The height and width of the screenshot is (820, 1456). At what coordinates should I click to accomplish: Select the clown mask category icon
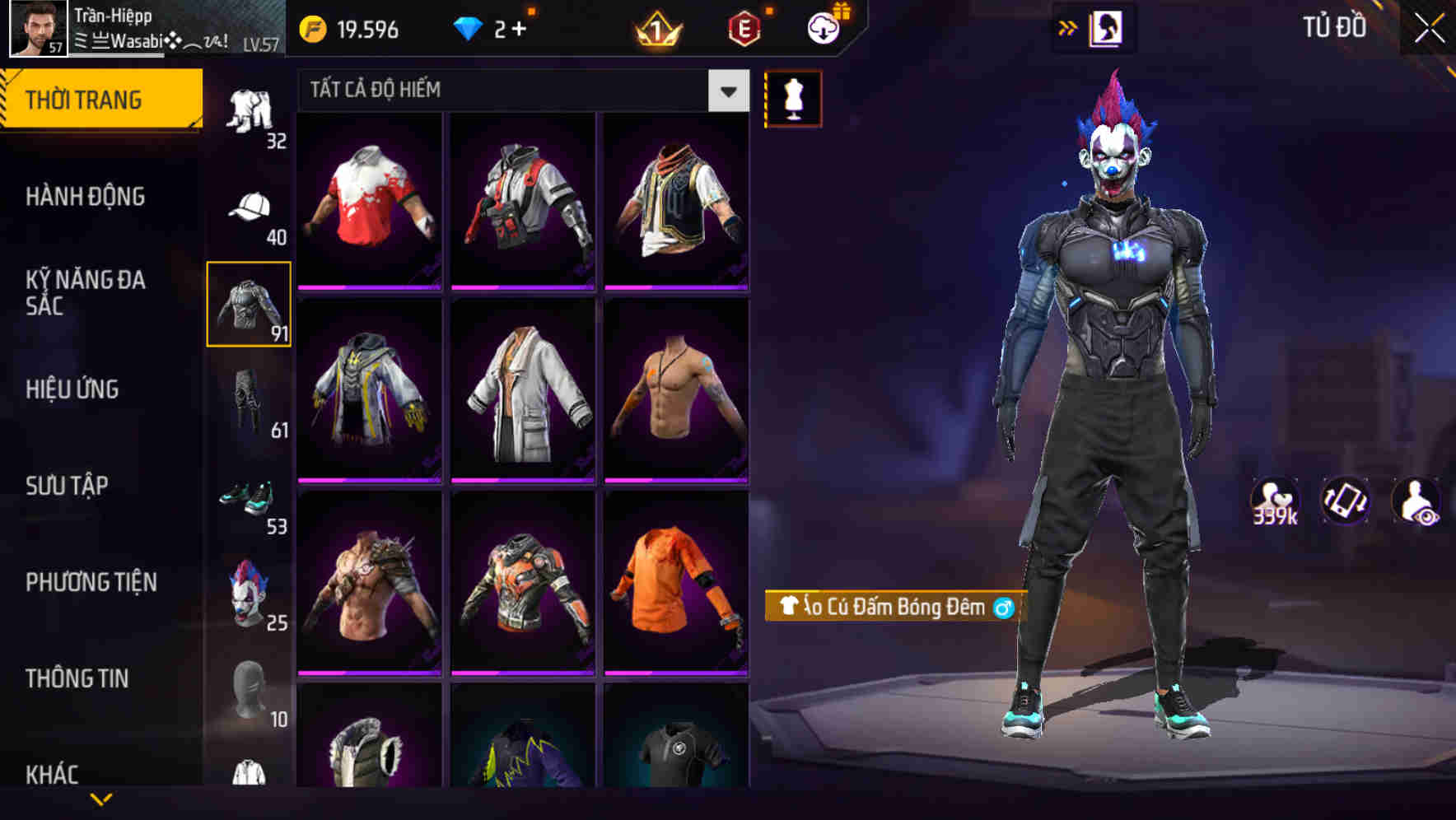point(250,589)
